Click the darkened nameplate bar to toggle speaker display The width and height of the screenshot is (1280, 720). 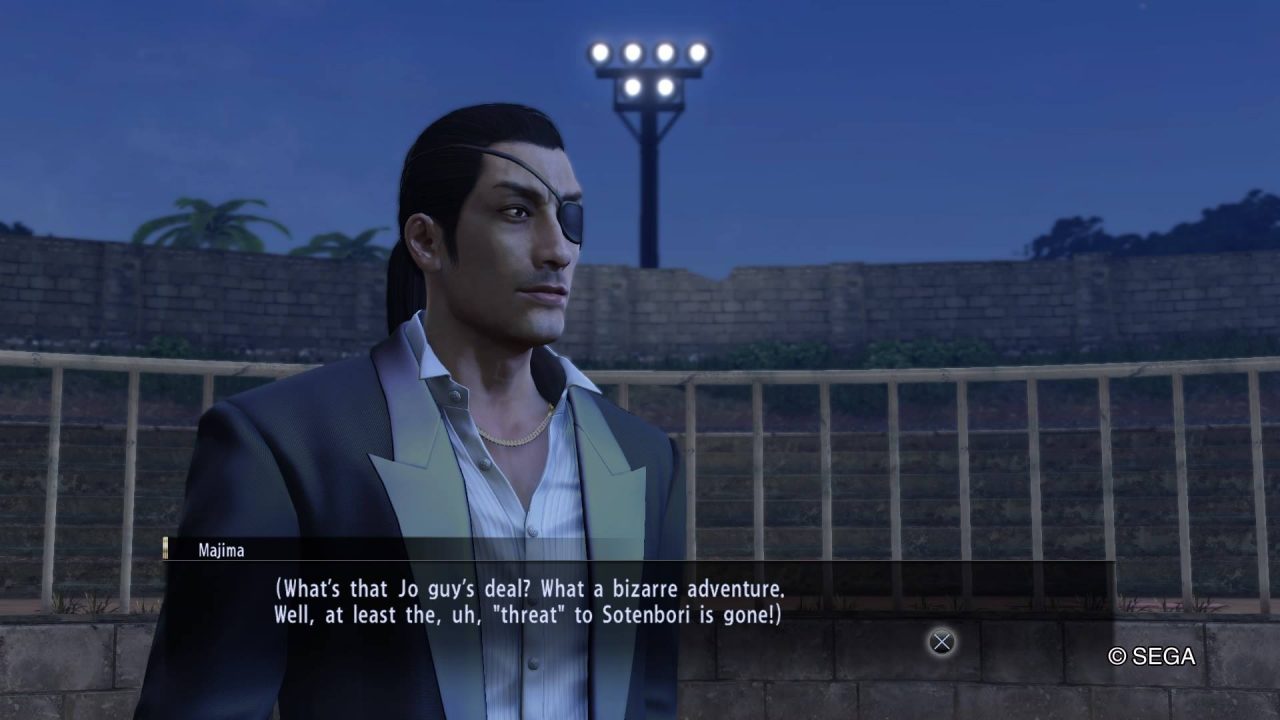point(400,549)
